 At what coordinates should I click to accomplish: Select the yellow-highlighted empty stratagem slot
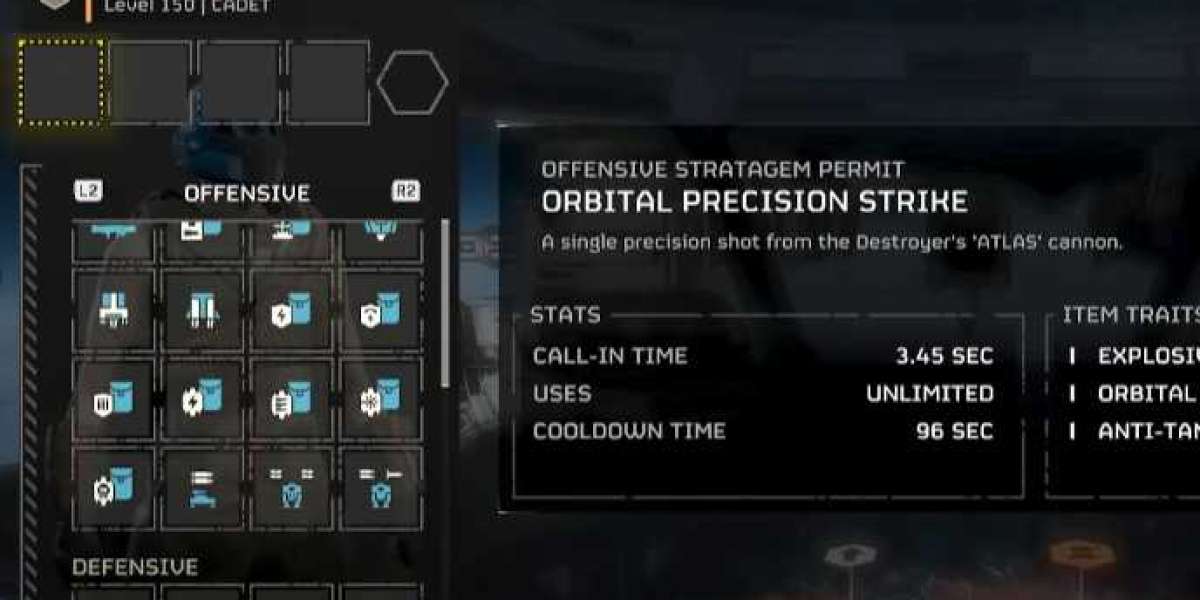coord(61,82)
